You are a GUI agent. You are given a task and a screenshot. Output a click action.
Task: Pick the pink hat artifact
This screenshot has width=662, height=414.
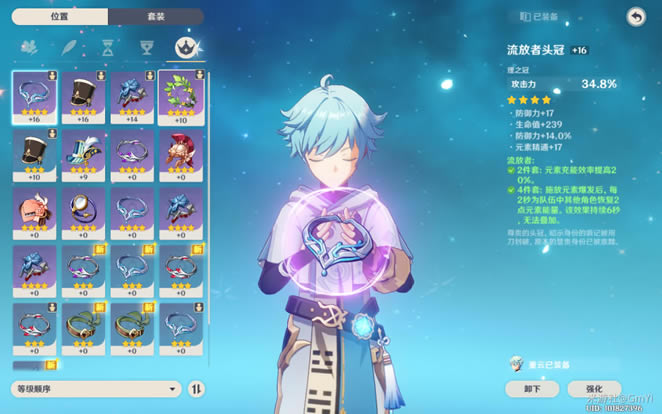click(x=35, y=212)
